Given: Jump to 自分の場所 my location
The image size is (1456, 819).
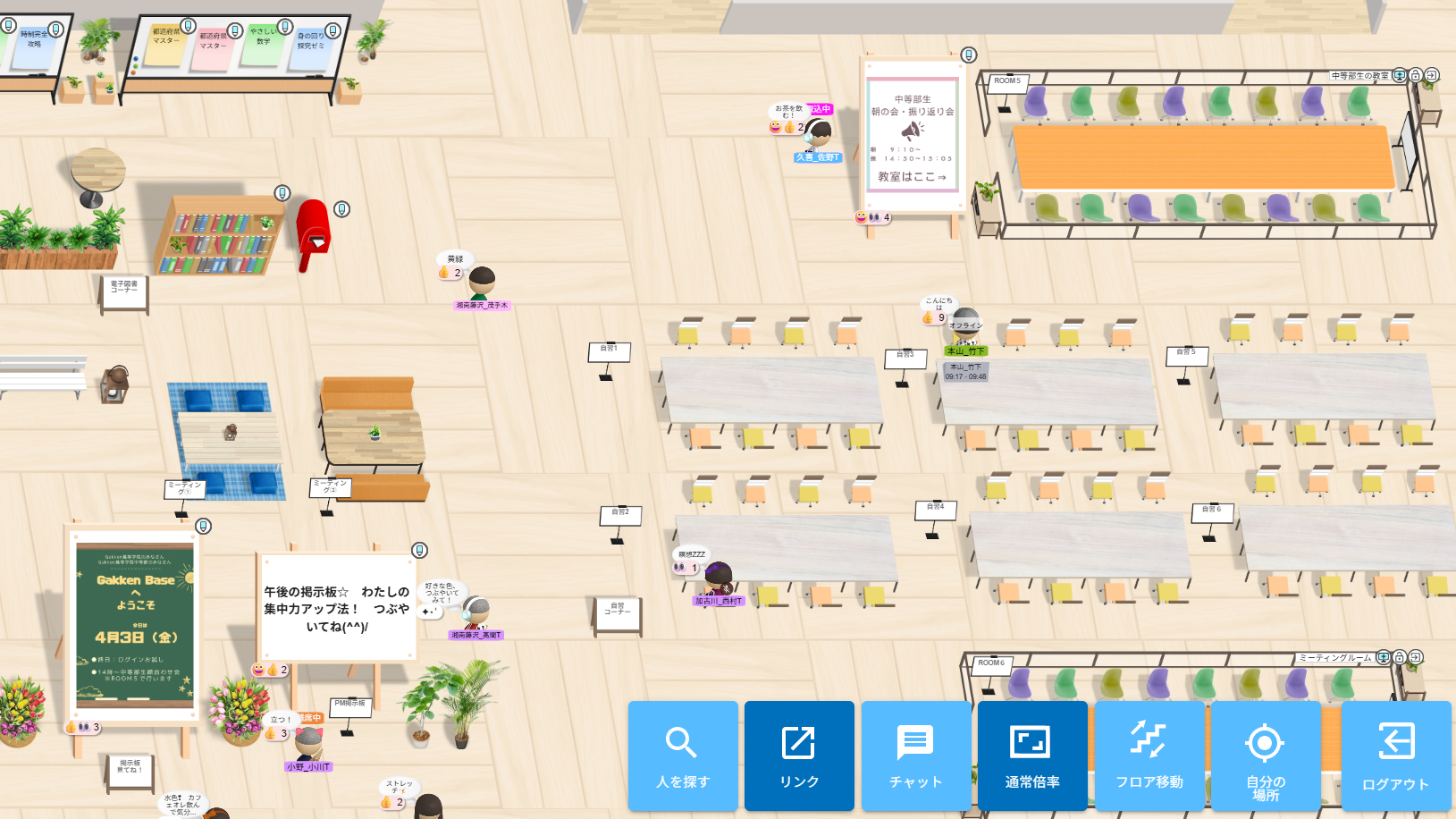Looking at the screenshot, I should click(x=1265, y=756).
